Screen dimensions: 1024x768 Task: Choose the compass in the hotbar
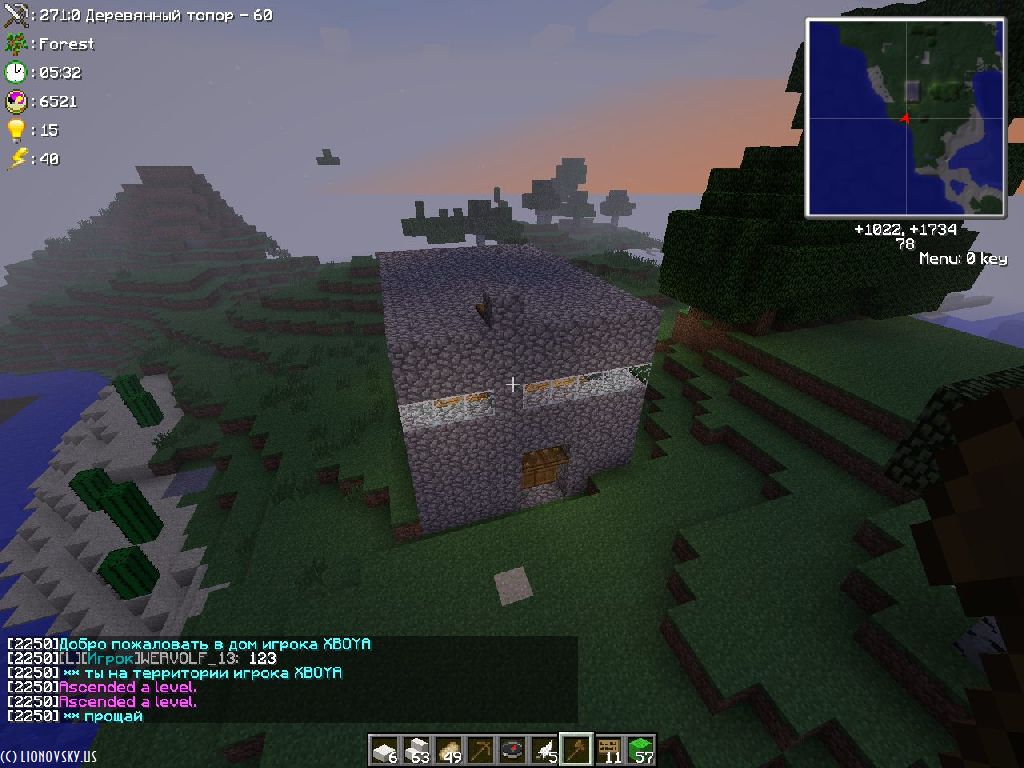(514, 749)
